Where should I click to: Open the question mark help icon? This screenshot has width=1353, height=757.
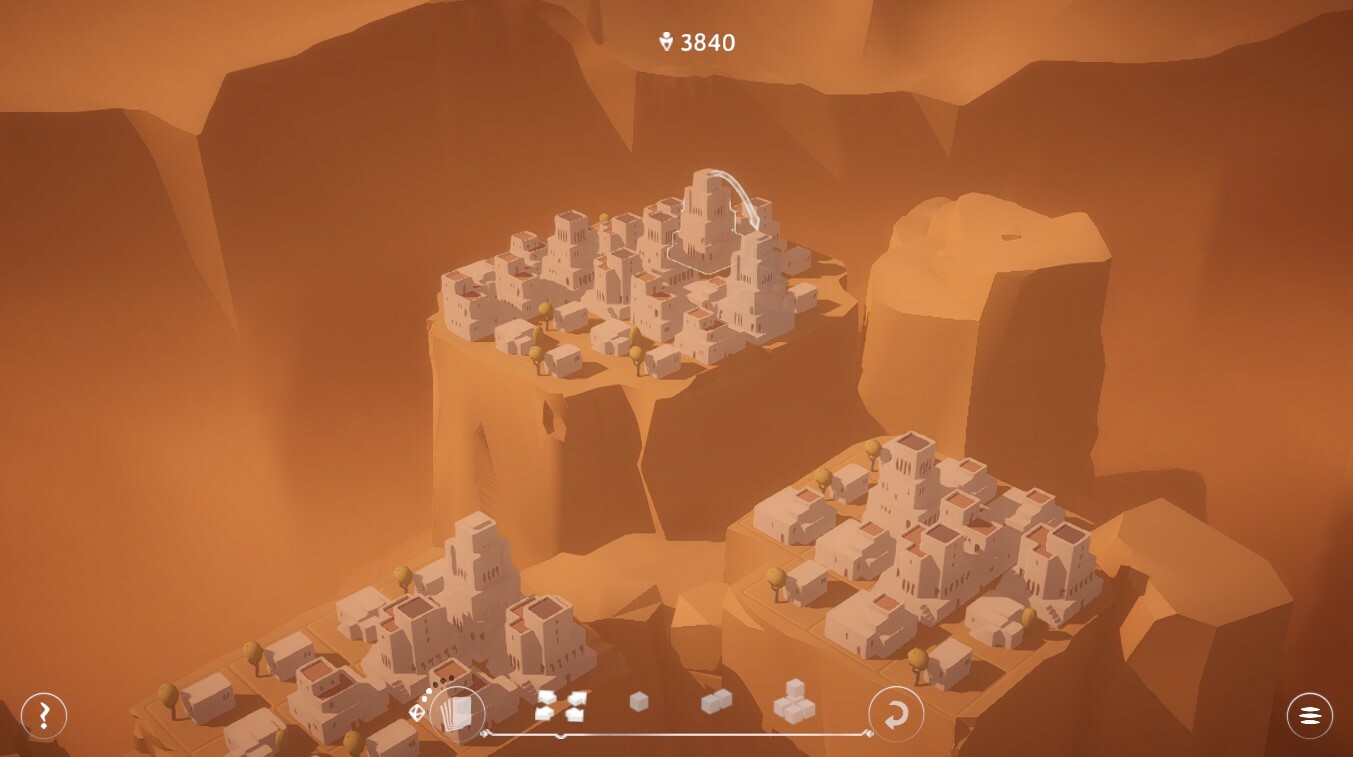click(42, 715)
